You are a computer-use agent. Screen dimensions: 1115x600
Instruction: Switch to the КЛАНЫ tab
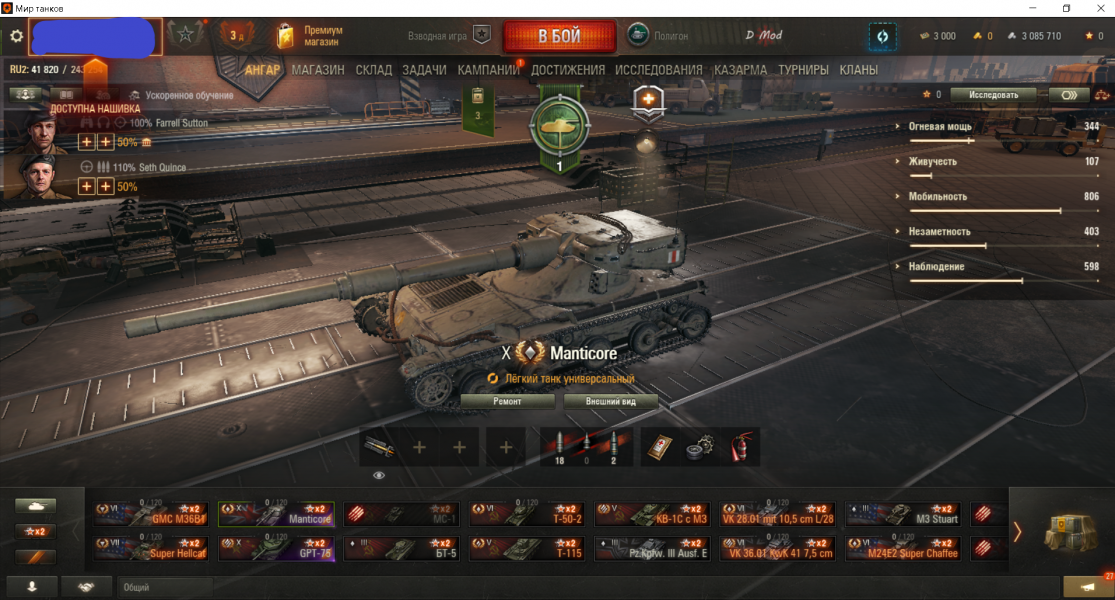click(x=859, y=70)
